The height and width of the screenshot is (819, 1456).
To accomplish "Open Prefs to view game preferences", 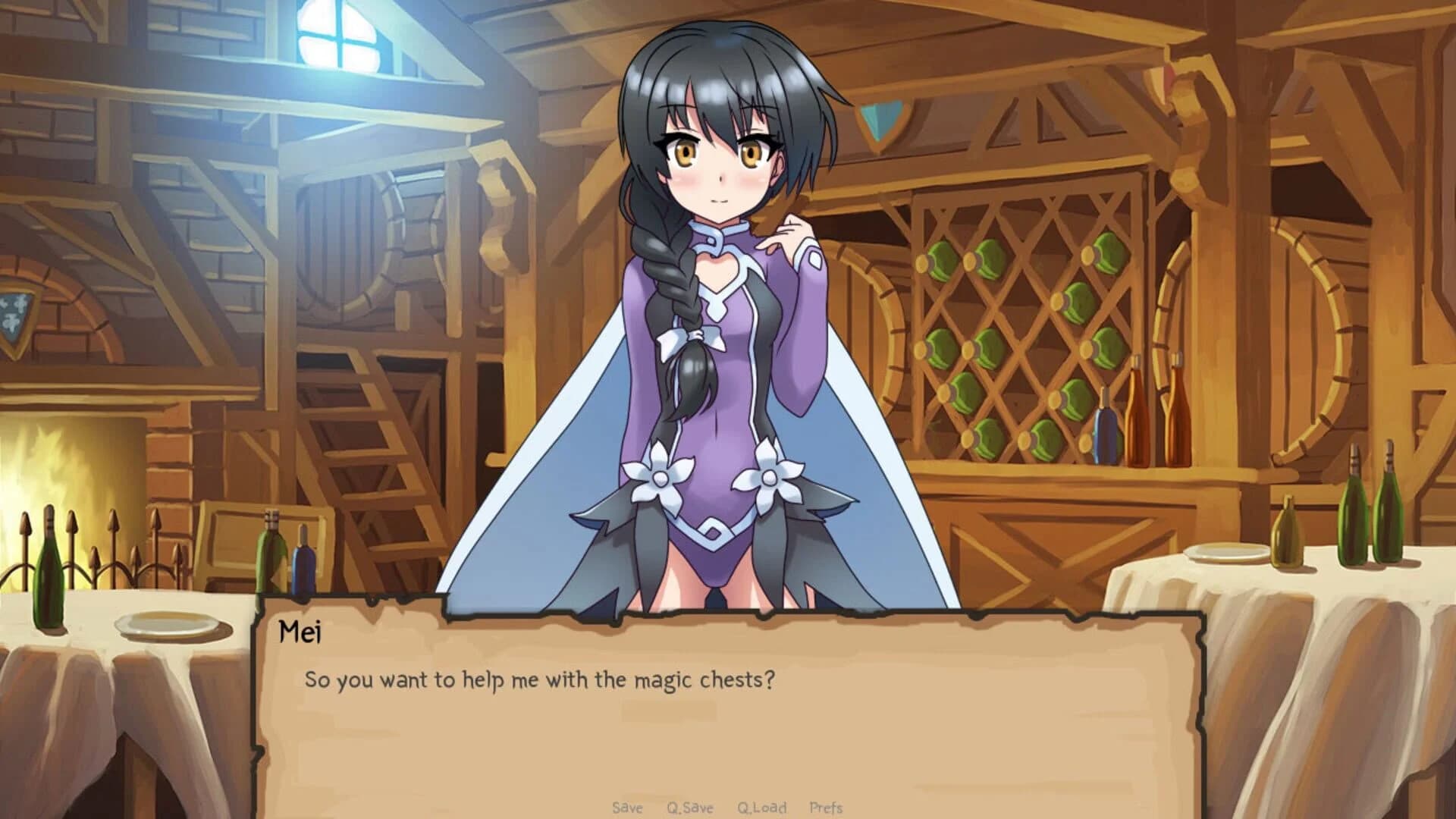I will coord(827,808).
